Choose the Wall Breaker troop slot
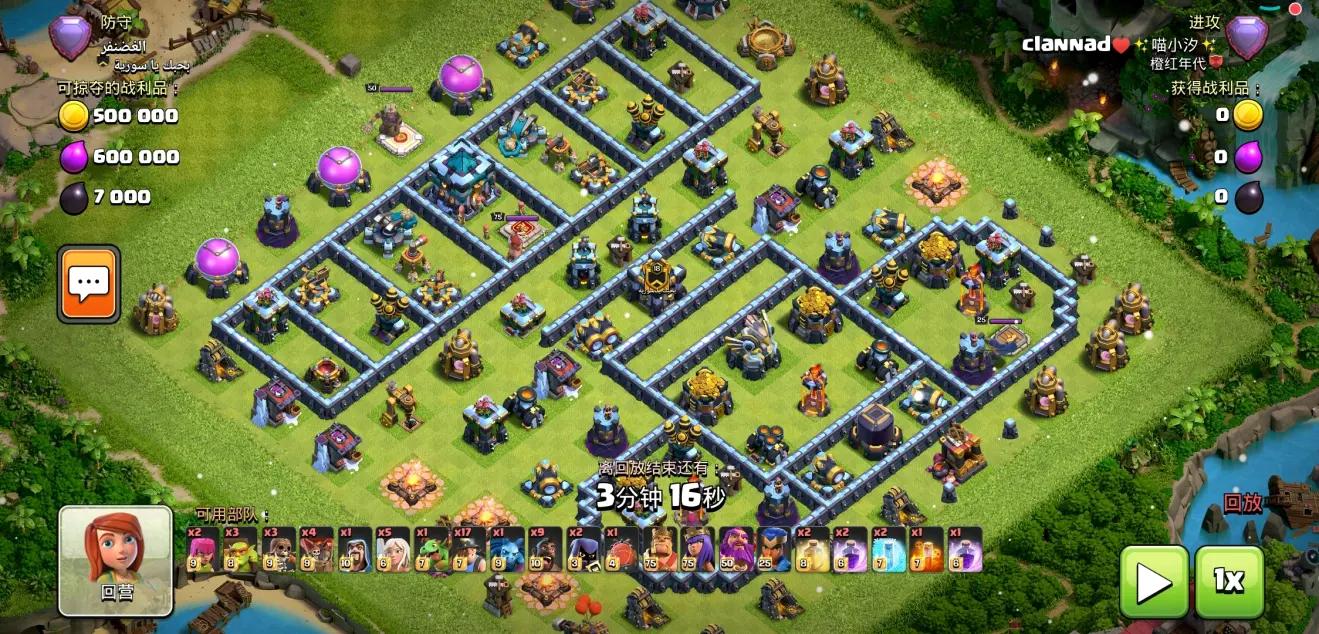The width and height of the screenshot is (1319, 634). (x=278, y=550)
